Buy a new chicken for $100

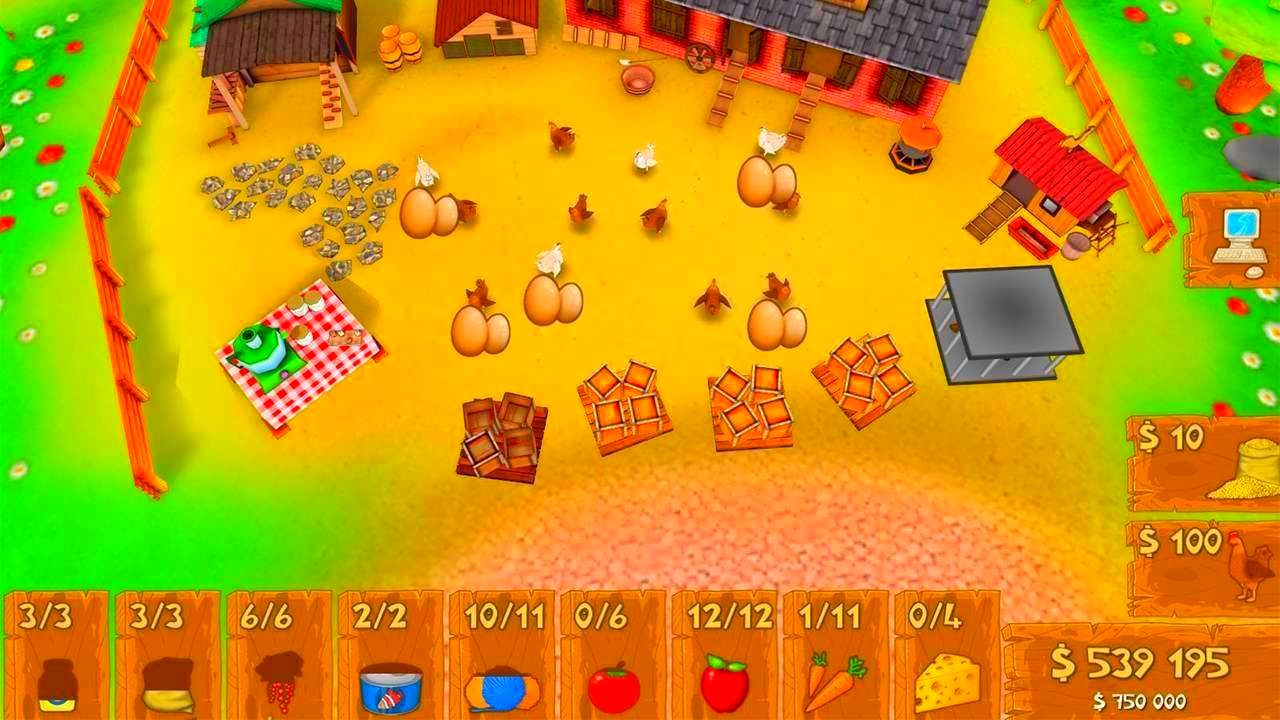pyautogui.click(x=1200, y=560)
